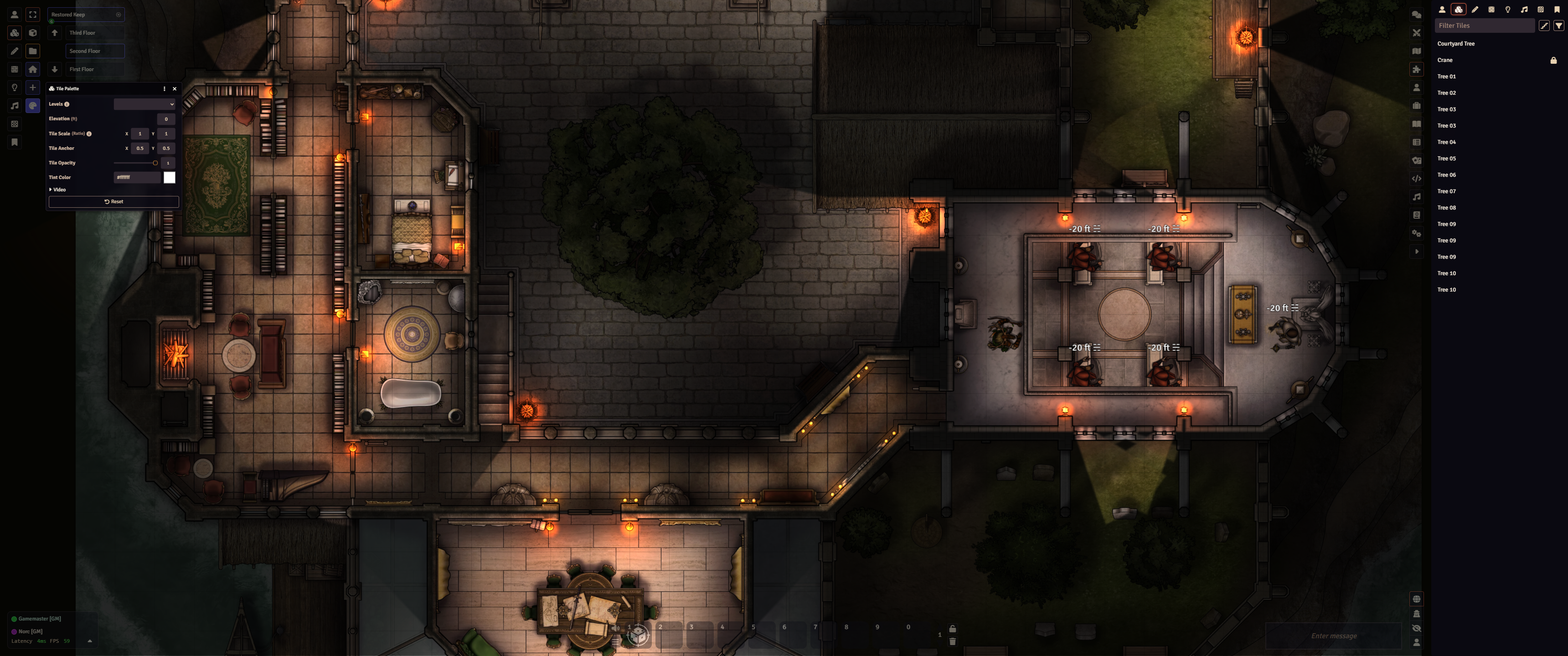Collapse the player list with the bottom-left chevron

click(x=90, y=641)
